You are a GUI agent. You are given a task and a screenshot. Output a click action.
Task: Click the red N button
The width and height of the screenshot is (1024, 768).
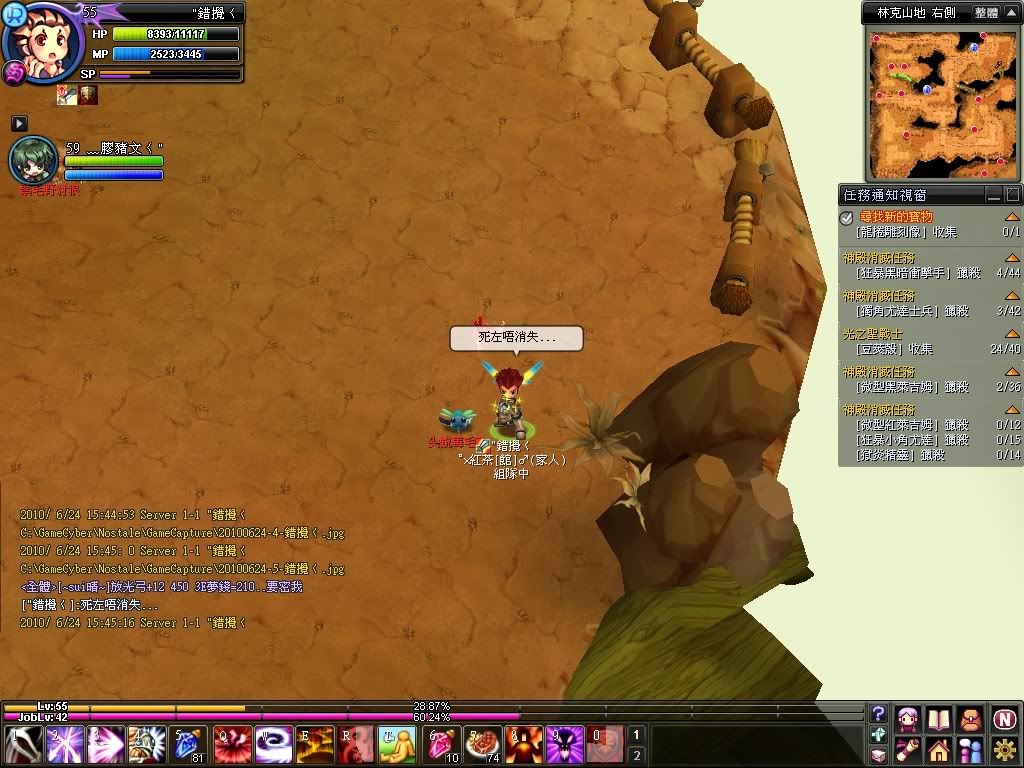point(1004,719)
